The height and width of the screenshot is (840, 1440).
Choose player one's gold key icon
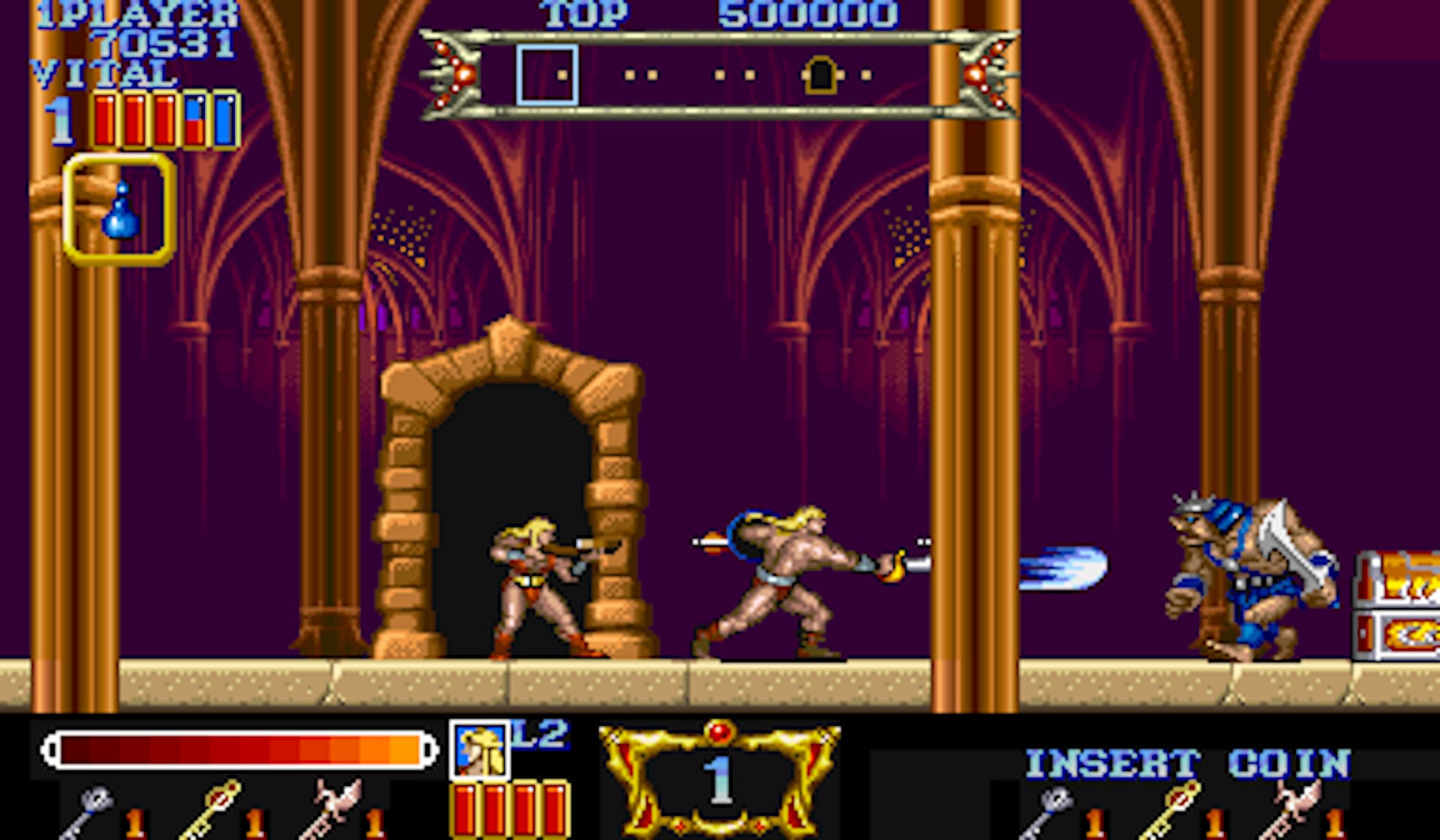[x=211, y=808]
